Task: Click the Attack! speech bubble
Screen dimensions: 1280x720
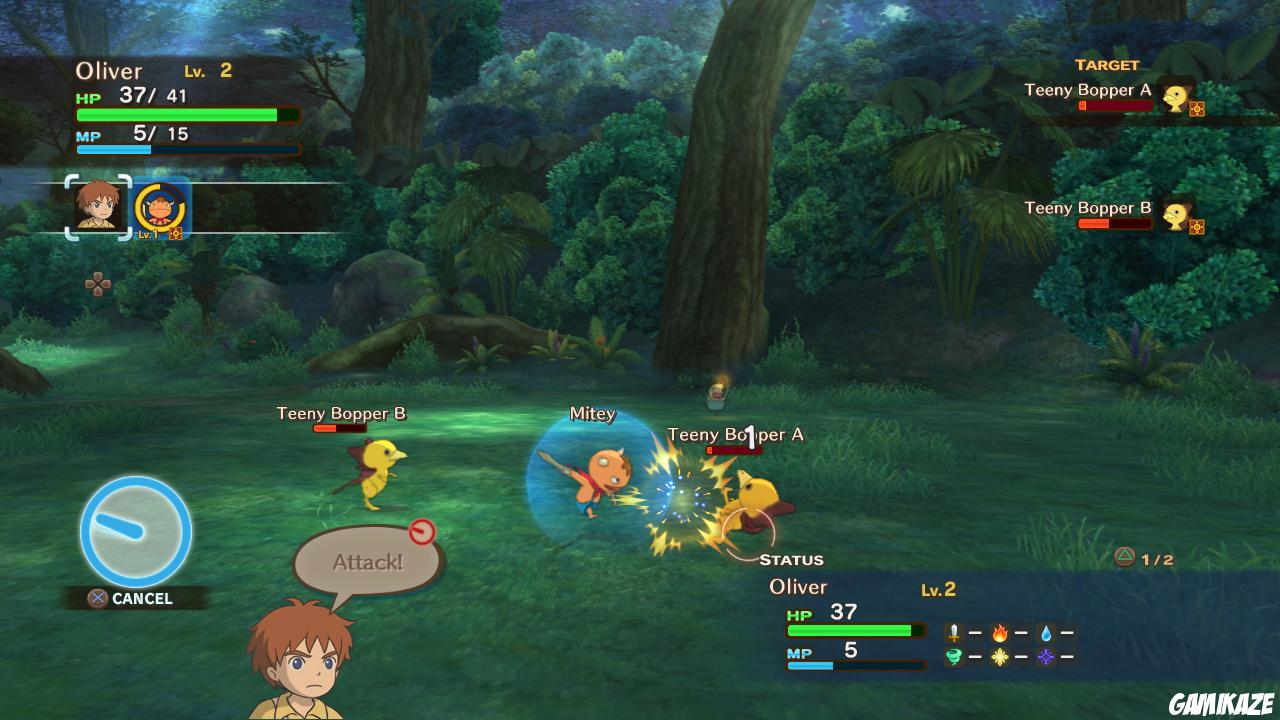Action: point(366,561)
